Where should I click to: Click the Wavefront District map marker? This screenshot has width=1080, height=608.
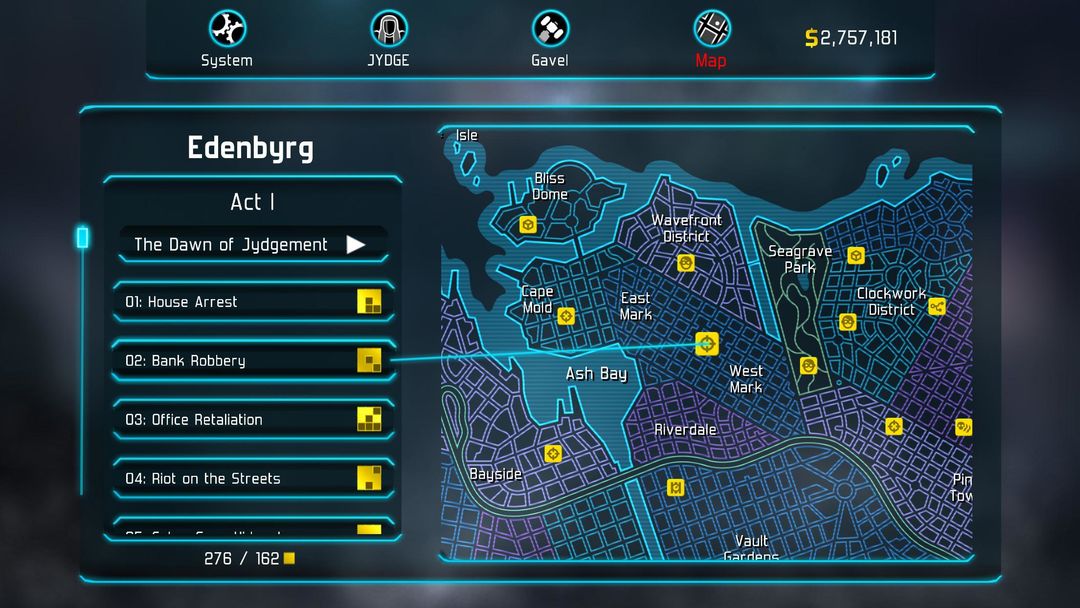click(686, 263)
